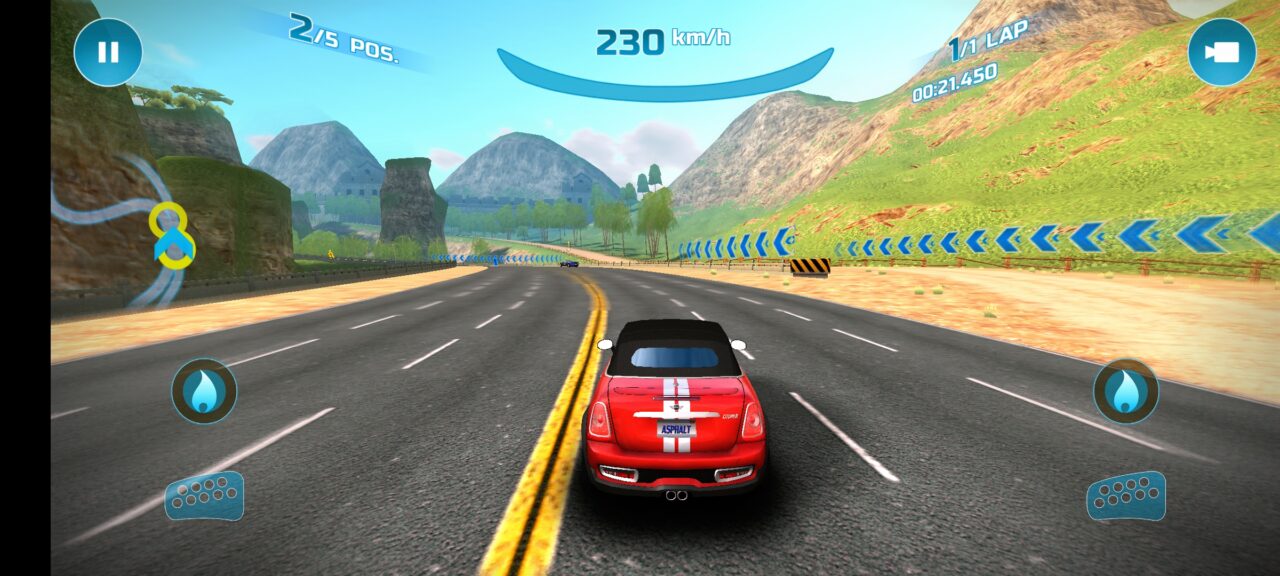
Task: Switch the camera view
Action: point(1221,52)
